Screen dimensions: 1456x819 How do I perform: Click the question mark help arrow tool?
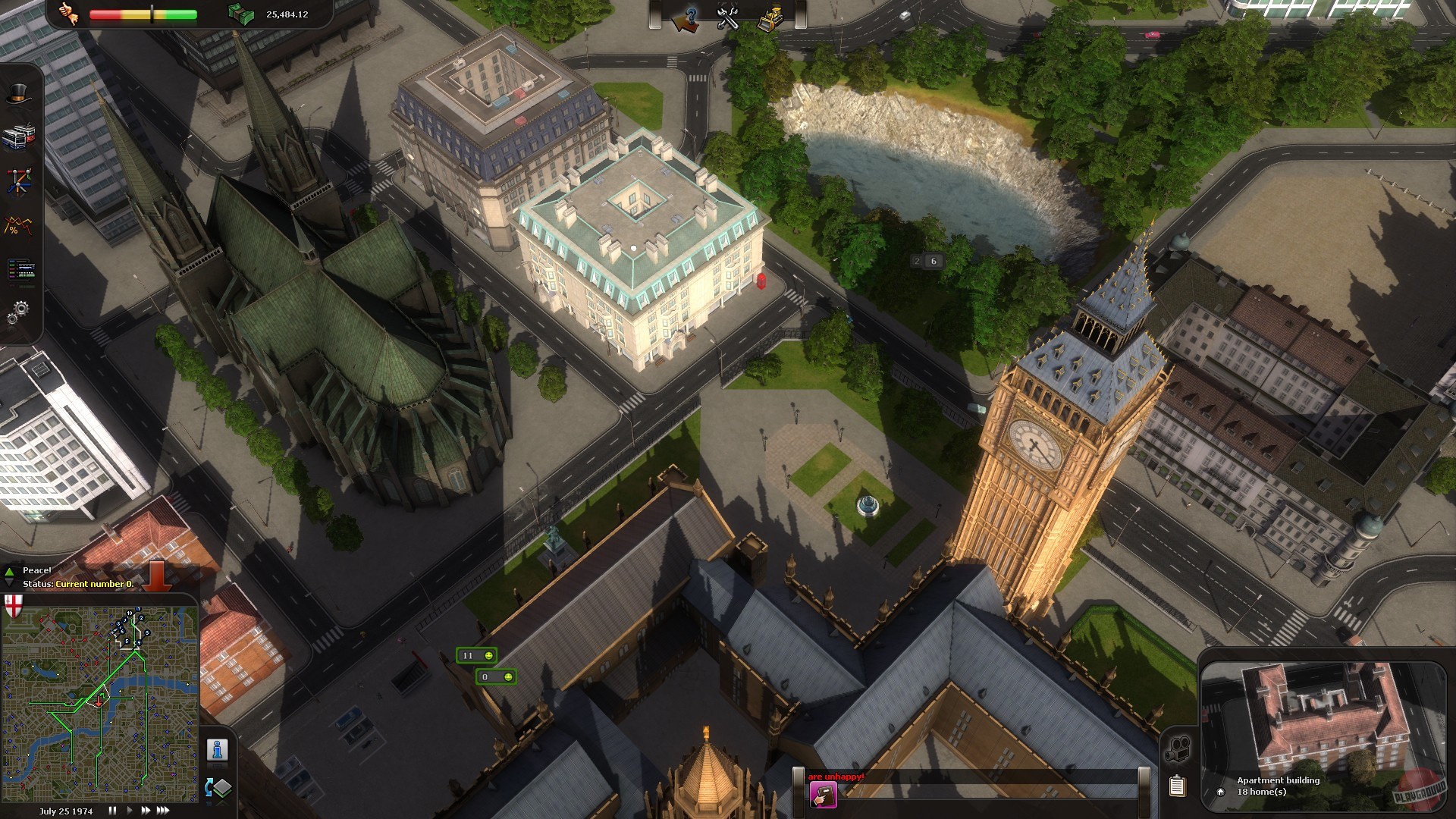(x=686, y=18)
